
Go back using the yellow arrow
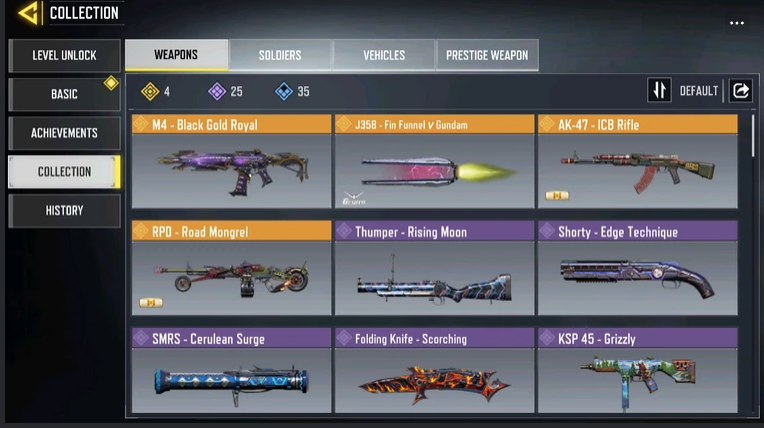pyautogui.click(x=28, y=13)
